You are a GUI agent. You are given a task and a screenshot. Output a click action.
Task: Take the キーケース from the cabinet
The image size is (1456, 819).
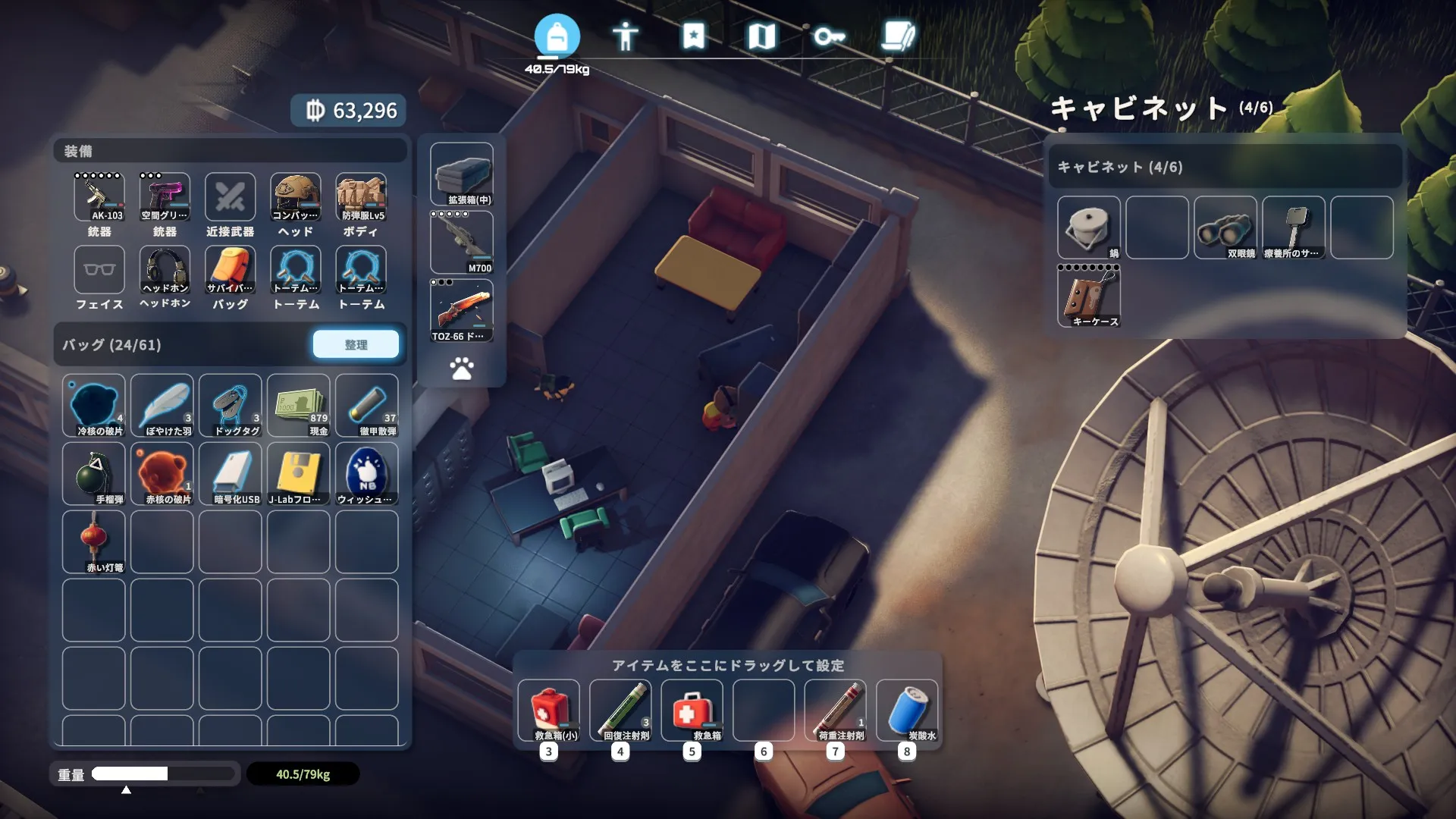point(1088,296)
